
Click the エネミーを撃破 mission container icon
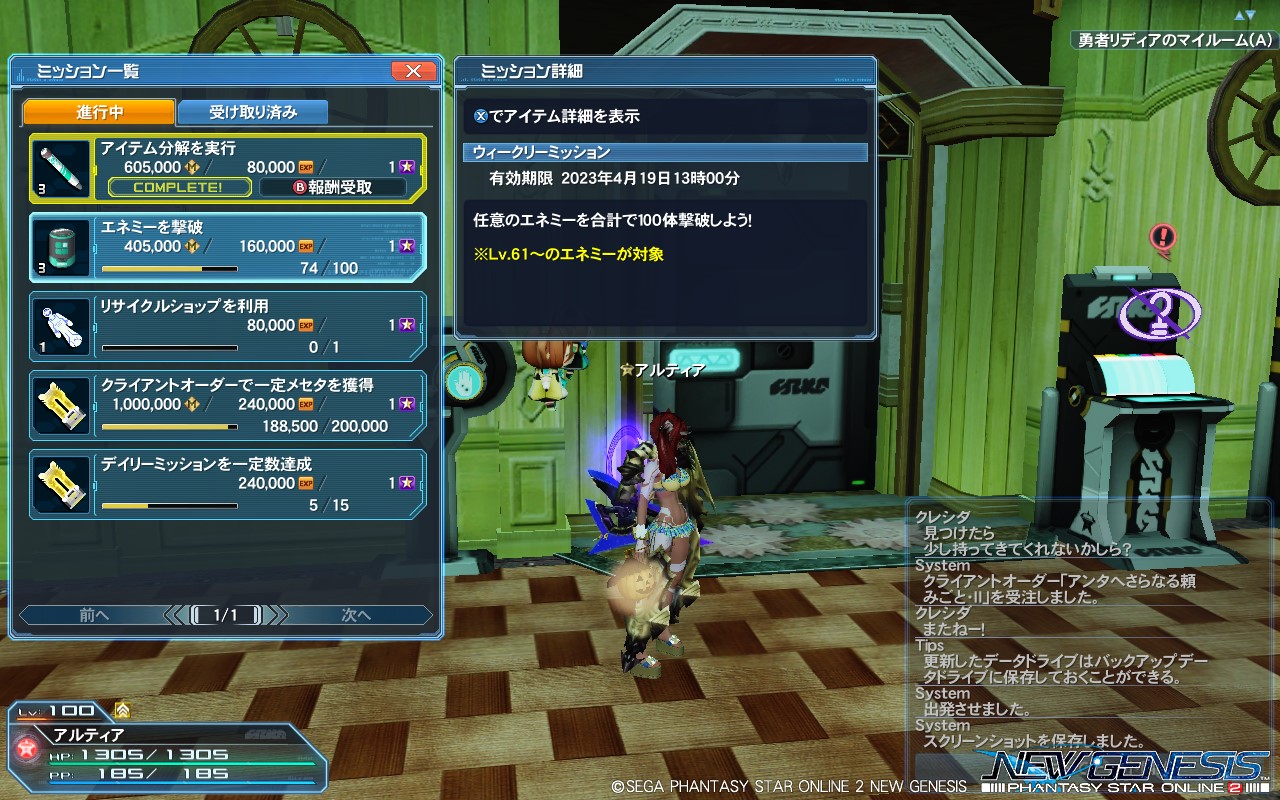[x=60, y=246]
